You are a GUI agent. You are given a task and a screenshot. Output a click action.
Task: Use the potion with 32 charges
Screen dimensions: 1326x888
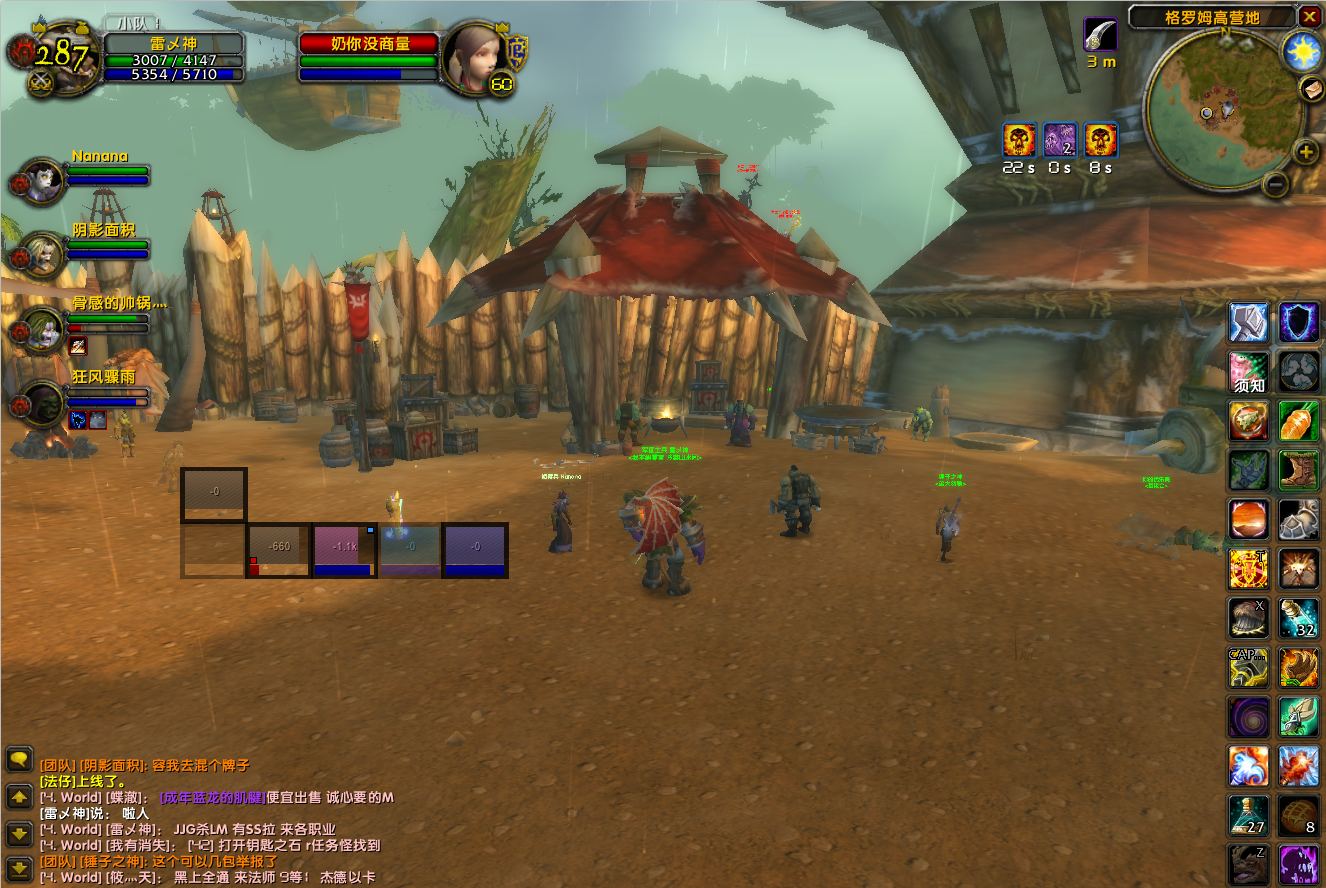click(1299, 618)
